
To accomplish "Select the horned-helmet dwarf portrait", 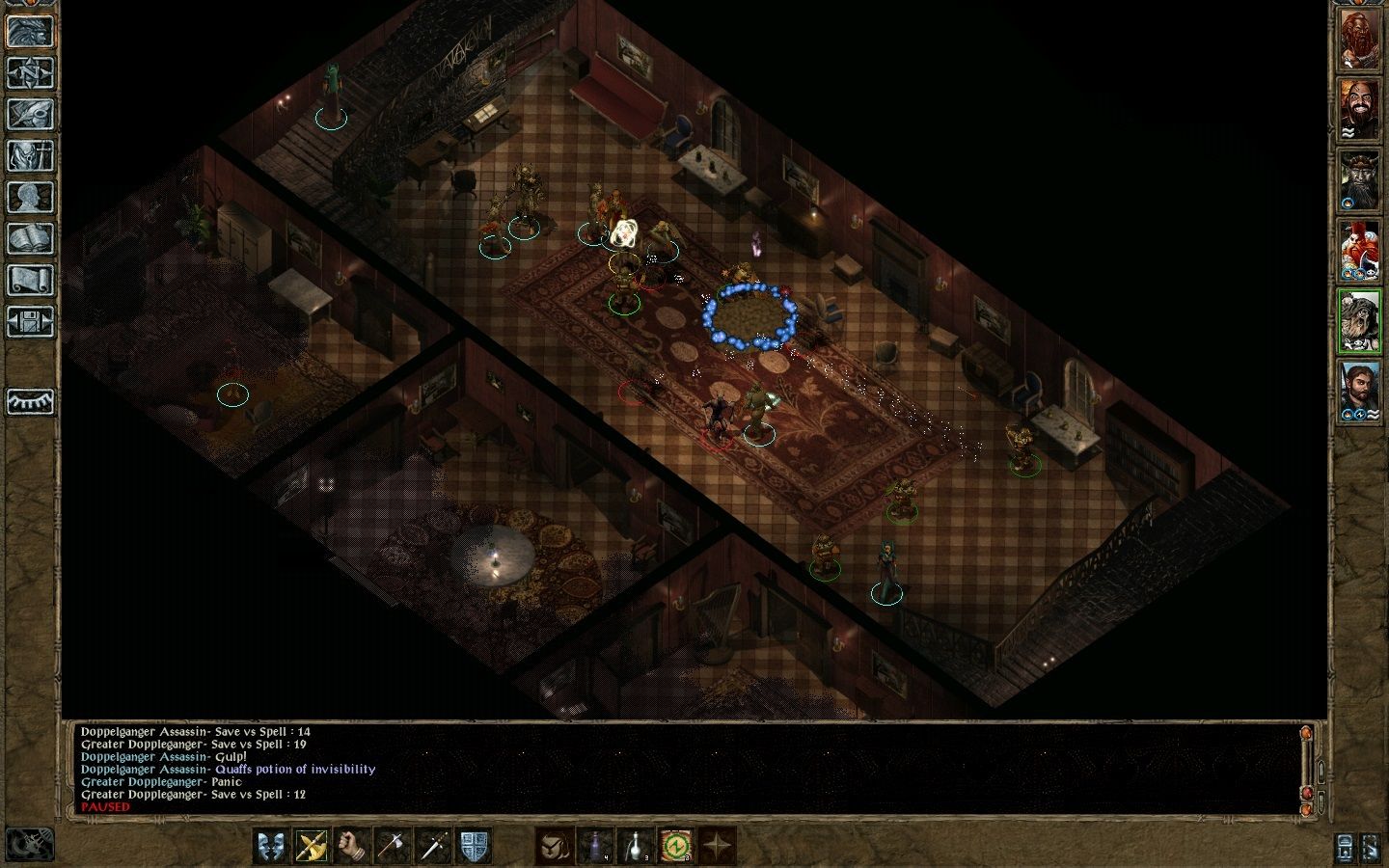I will [x=1359, y=180].
